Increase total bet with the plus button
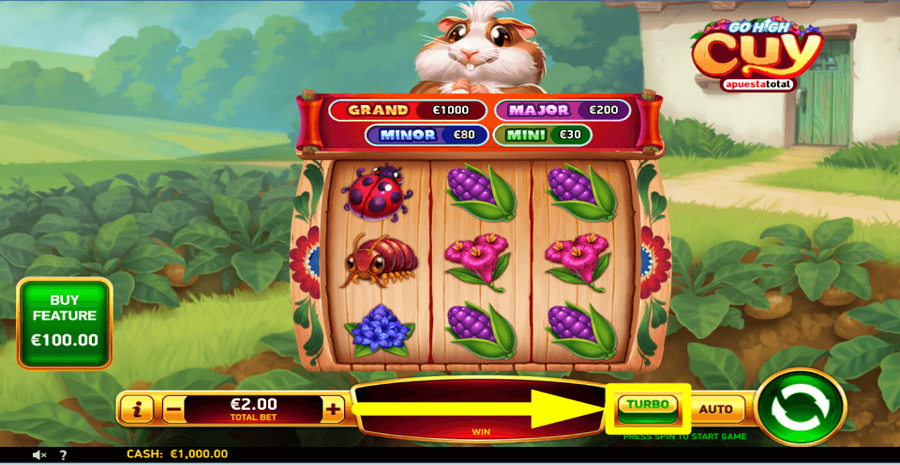The width and height of the screenshot is (900, 465). point(333,408)
